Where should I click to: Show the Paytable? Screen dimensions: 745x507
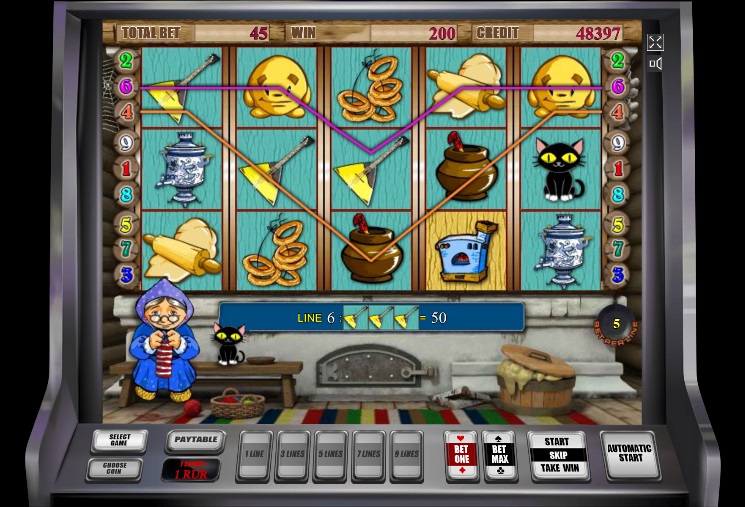click(192, 440)
